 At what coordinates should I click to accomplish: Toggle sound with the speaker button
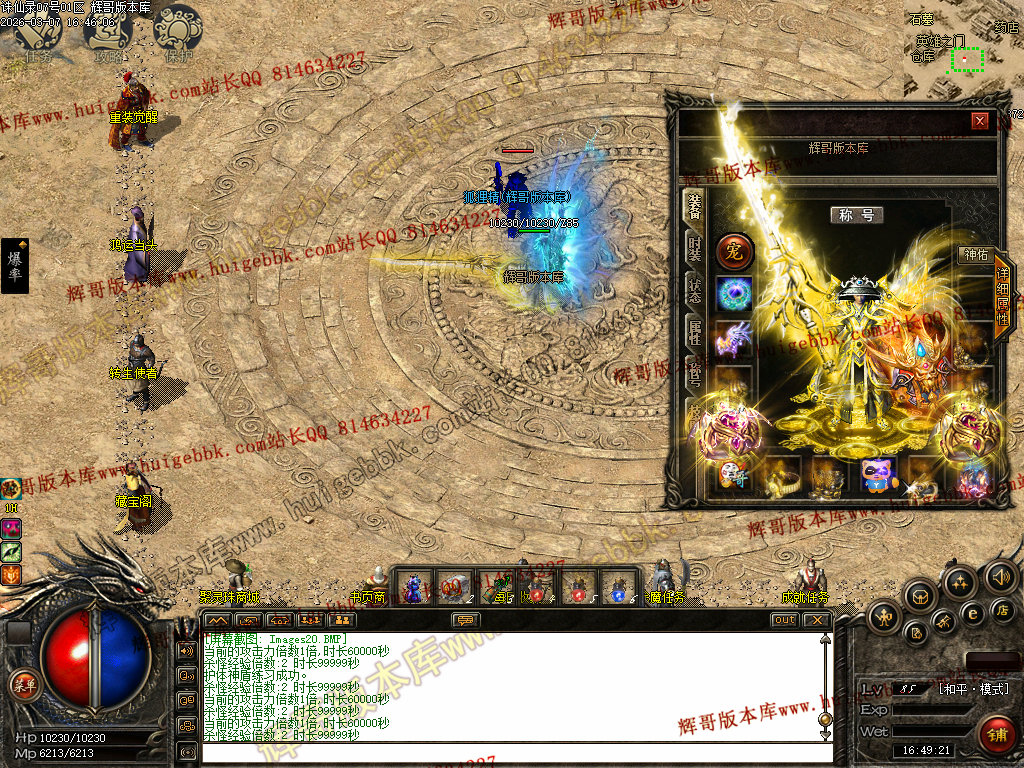coord(1000,577)
